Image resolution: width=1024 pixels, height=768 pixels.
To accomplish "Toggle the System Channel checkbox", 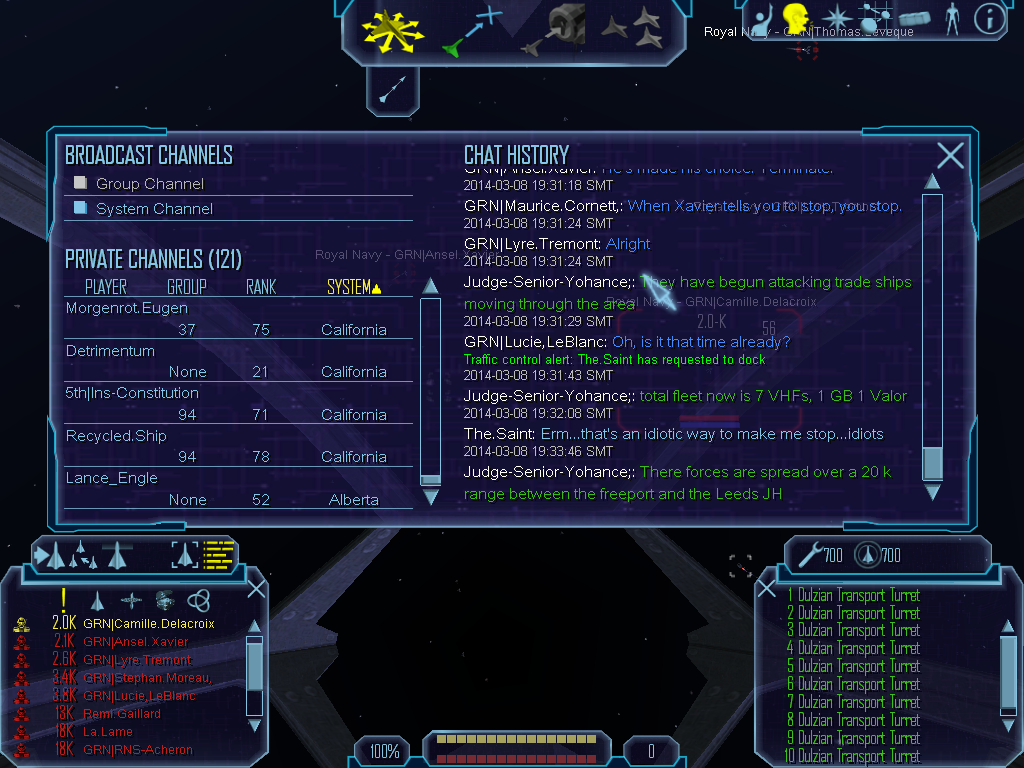I will pos(81,208).
